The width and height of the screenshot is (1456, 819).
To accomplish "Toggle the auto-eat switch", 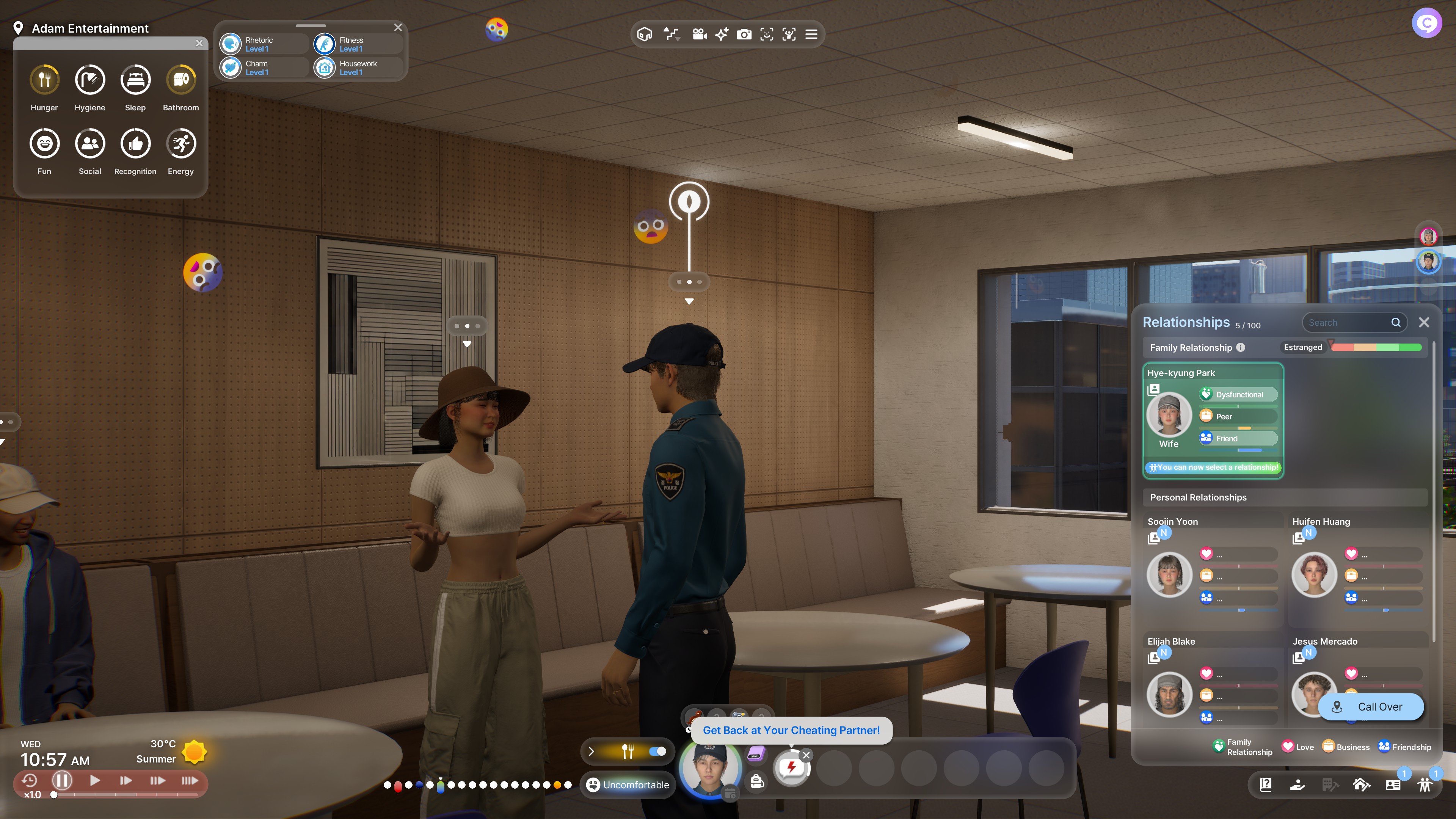I will pos(657,751).
